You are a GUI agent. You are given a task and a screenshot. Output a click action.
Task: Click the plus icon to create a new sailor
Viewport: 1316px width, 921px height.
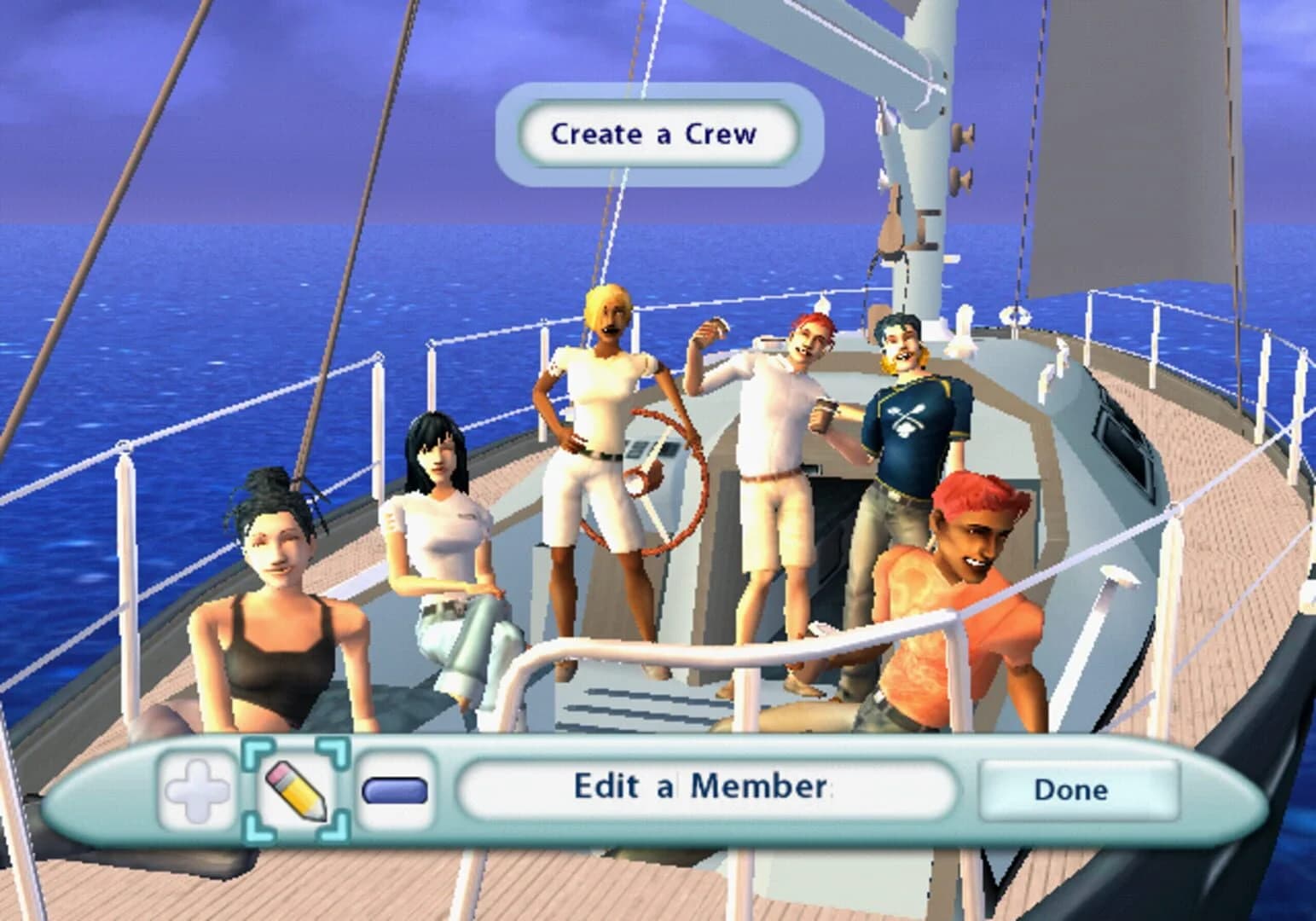pyautogui.click(x=197, y=789)
